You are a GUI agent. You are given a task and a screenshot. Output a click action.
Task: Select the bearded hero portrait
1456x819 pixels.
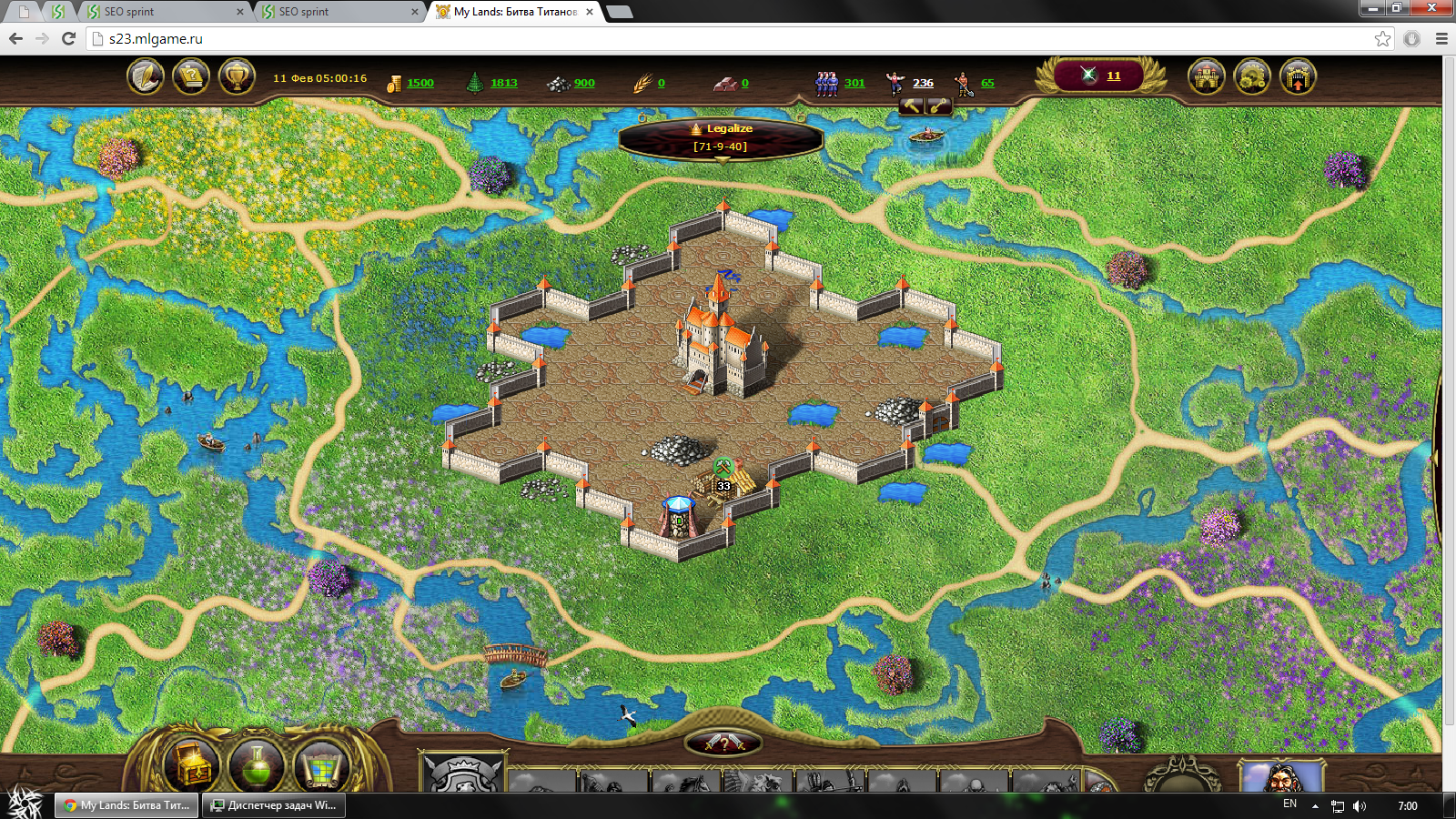(x=1281, y=777)
